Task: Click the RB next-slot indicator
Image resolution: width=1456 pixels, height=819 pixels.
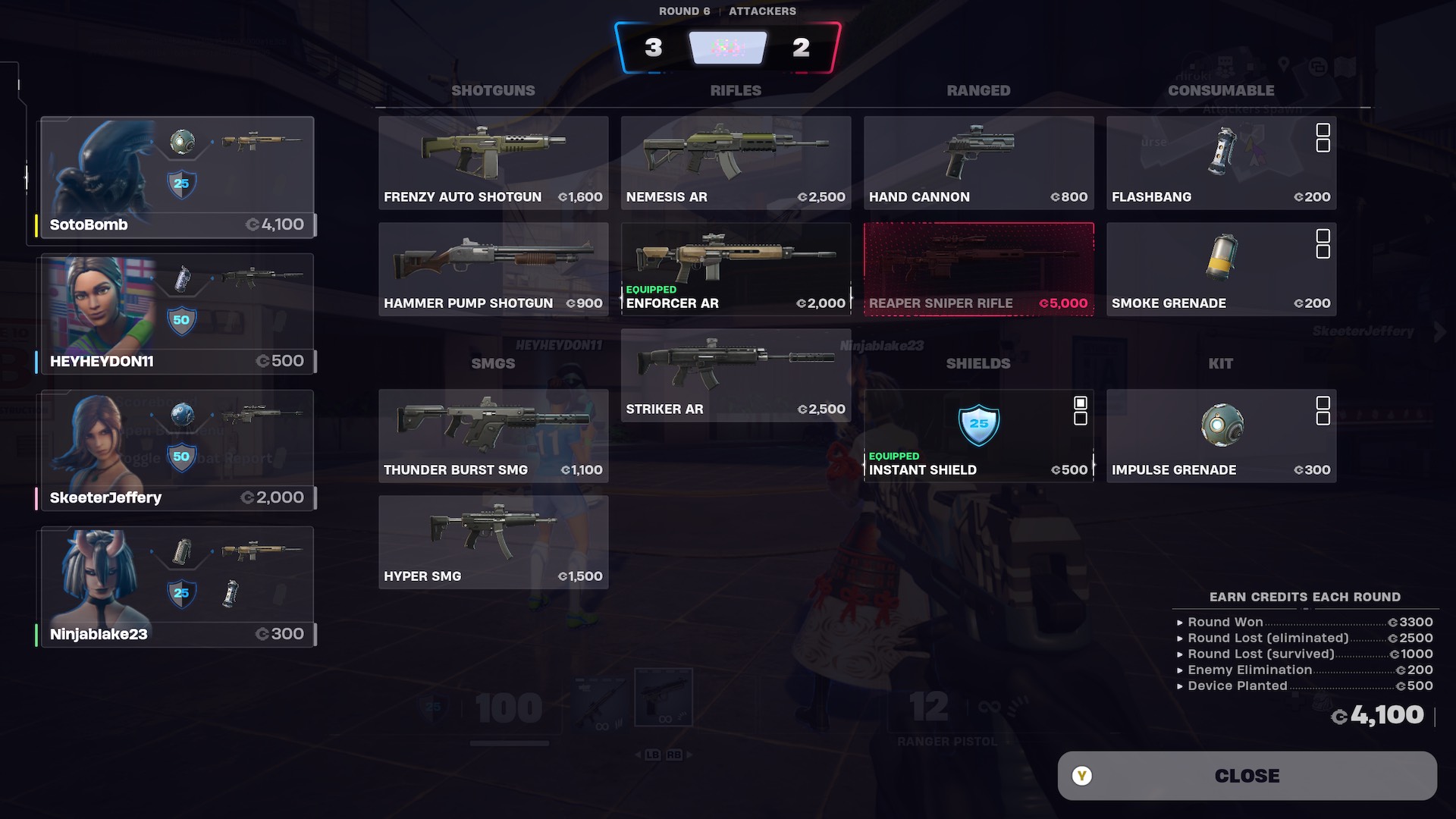Action: [673, 755]
